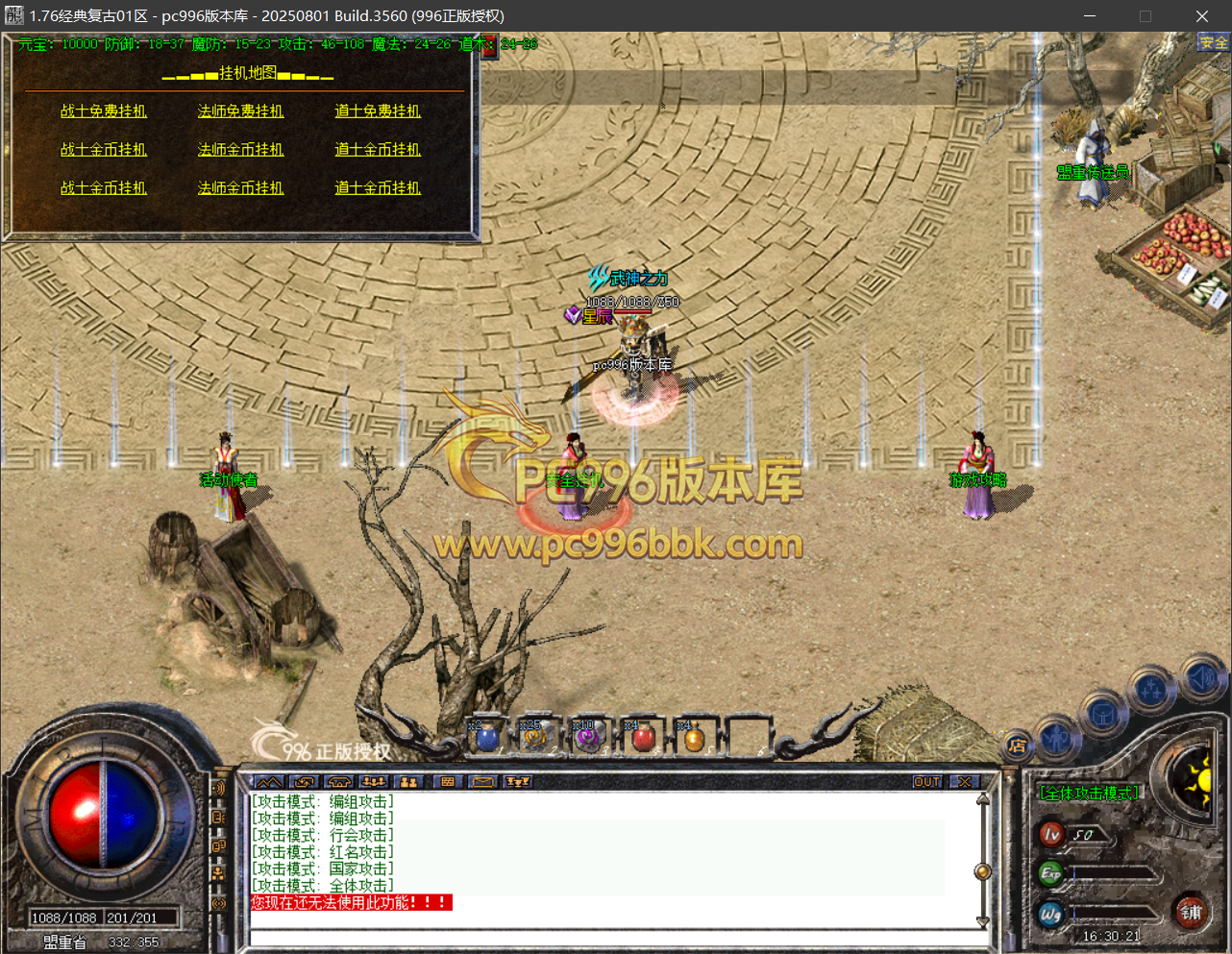1232x954 pixels.
Task: Use the yellow potion in hotbar
Action: click(x=693, y=738)
